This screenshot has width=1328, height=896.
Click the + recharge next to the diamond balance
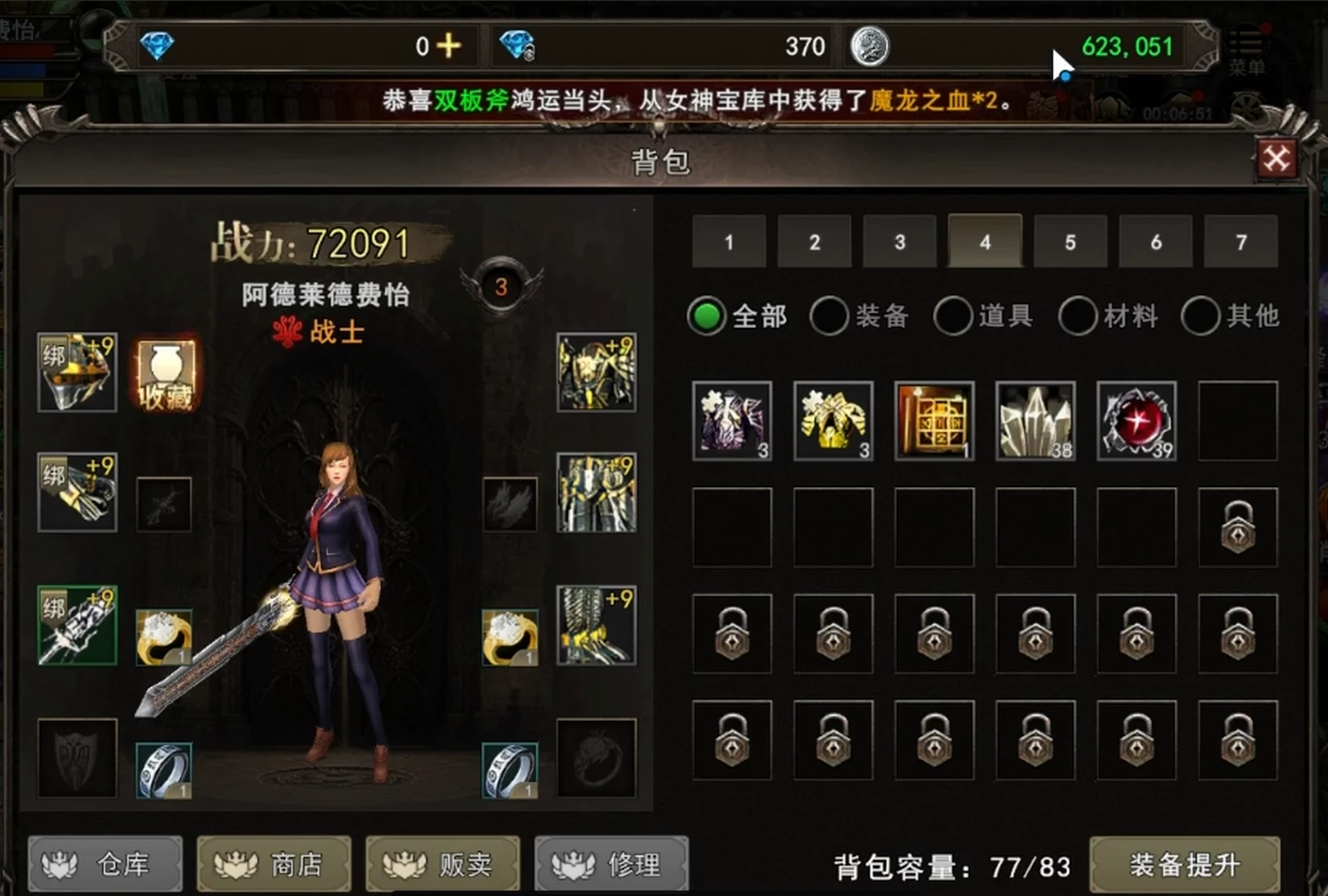[448, 45]
